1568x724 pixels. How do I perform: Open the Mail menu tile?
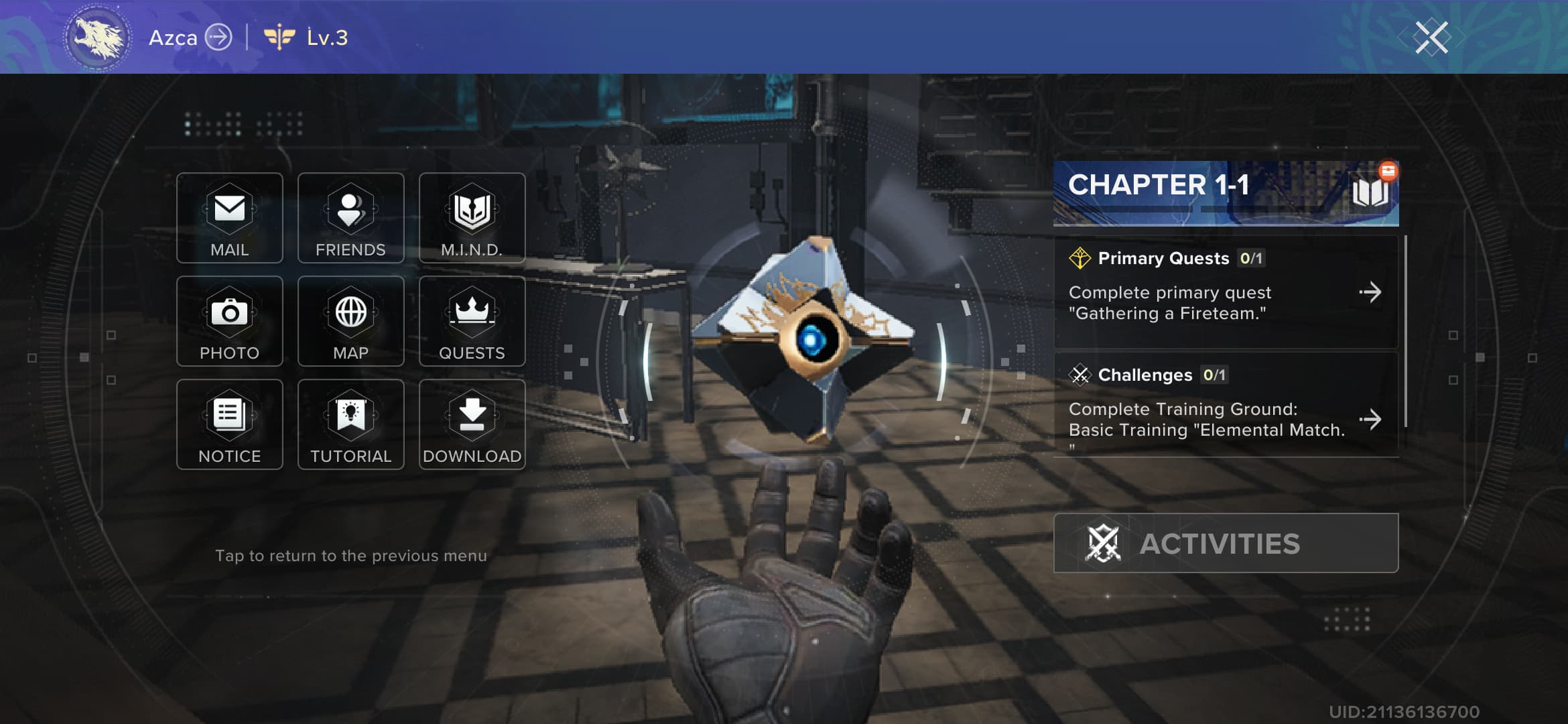[x=229, y=218]
